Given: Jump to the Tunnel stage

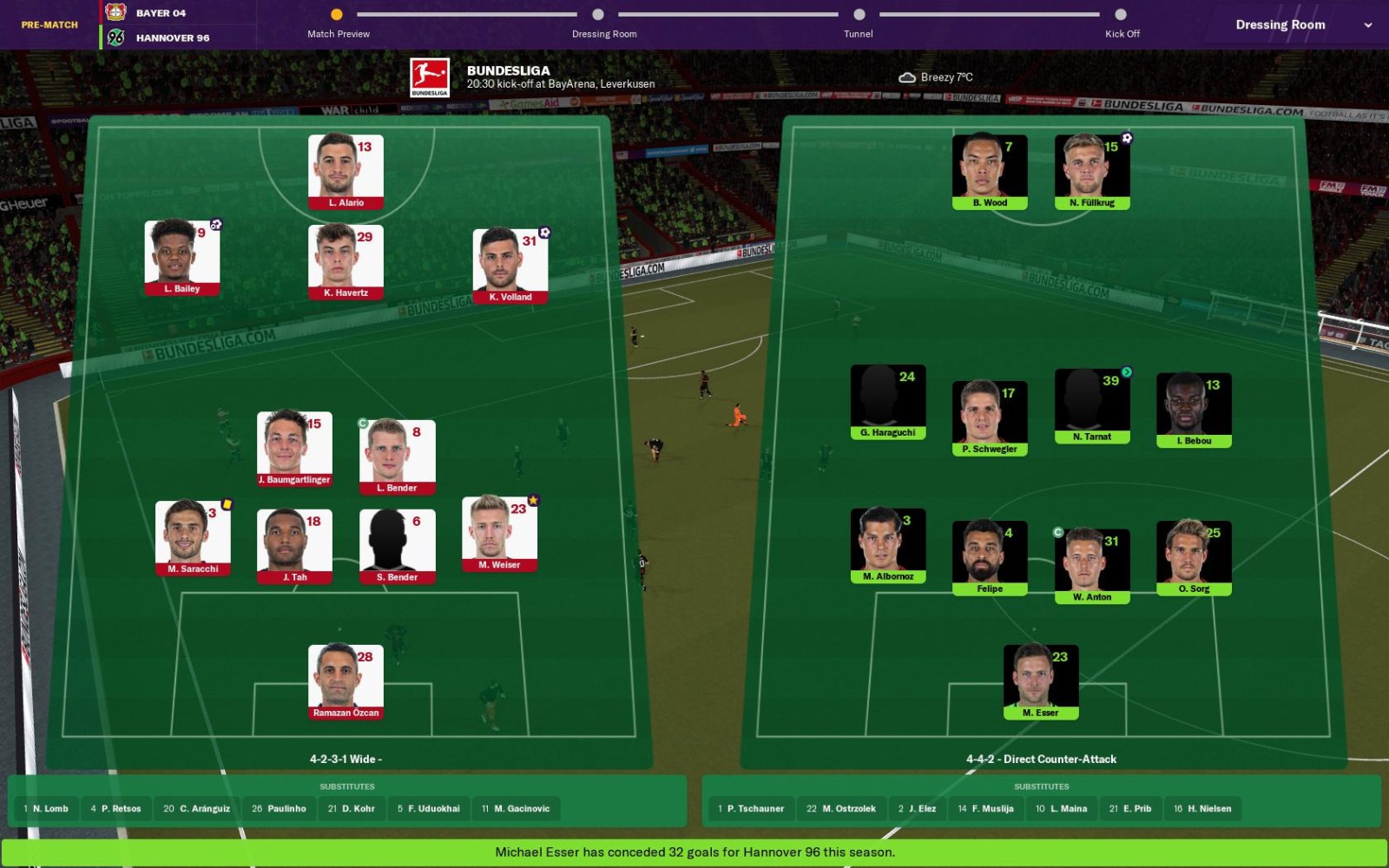Looking at the screenshot, I should [x=859, y=15].
